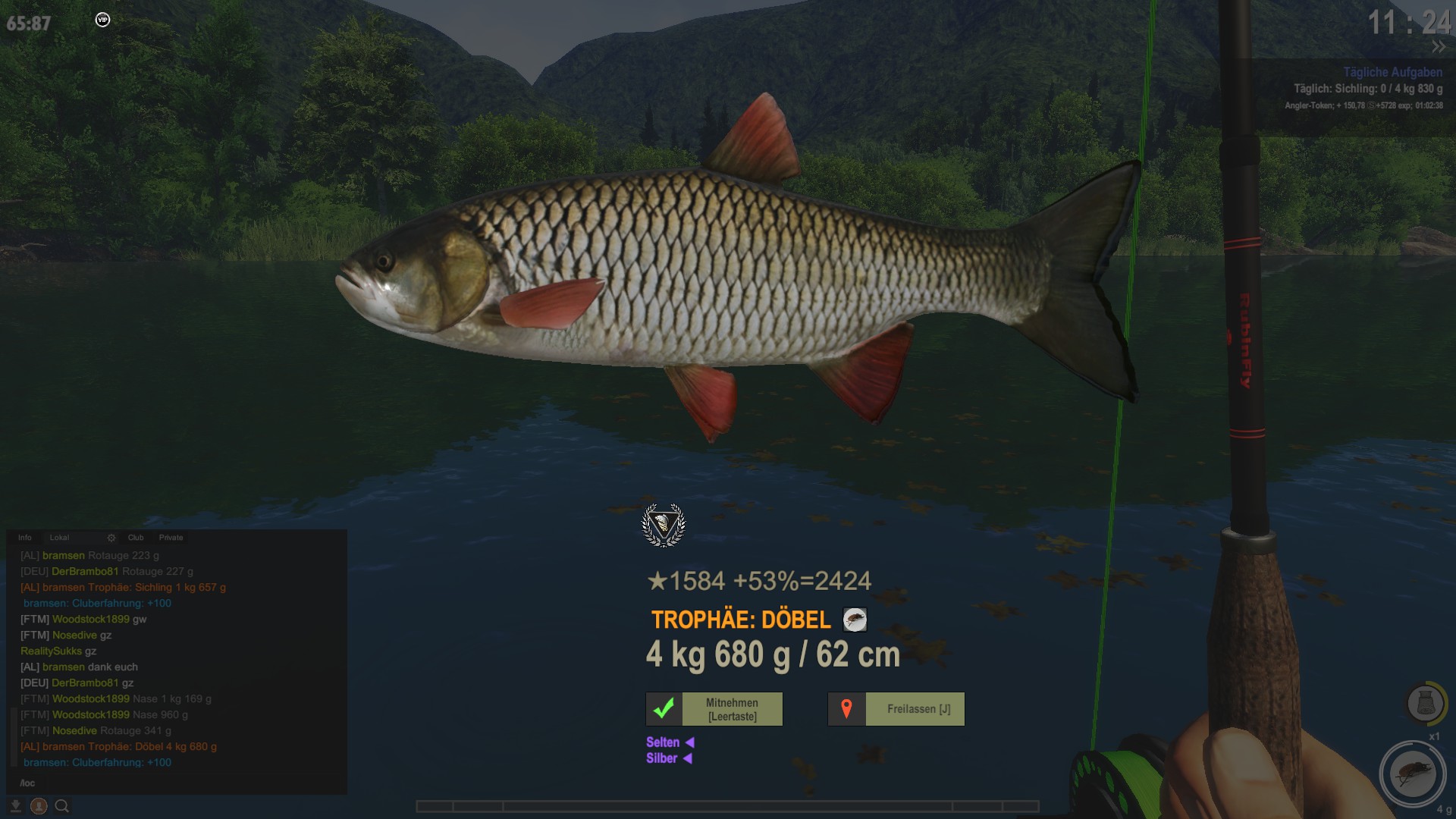The image size is (1456, 819).
Task: Open chat settings via the gear icon
Action: (x=111, y=538)
